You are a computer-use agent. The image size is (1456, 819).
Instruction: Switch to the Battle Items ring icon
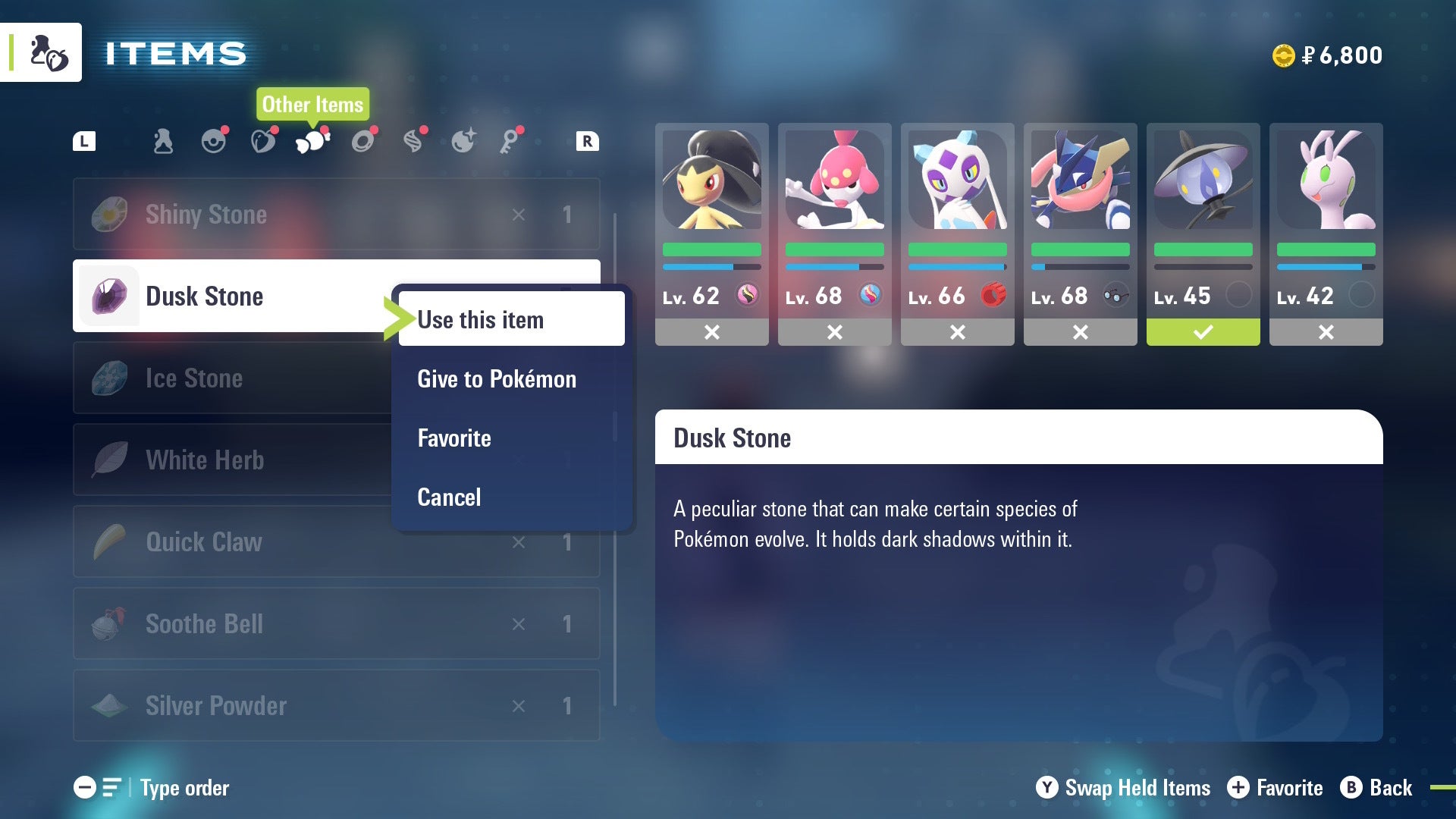(363, 140)
